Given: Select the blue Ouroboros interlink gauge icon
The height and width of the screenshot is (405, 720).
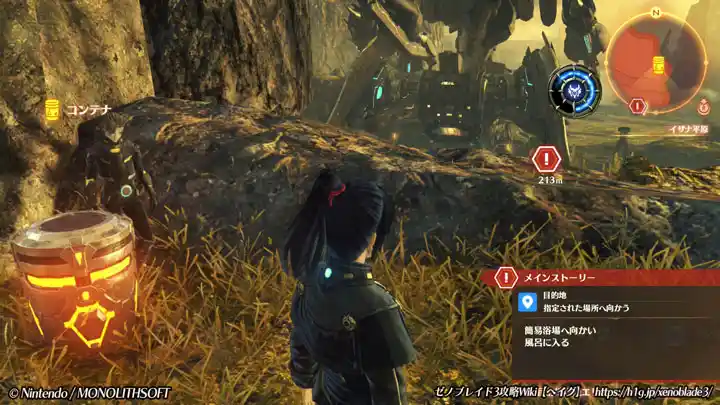Looking at the screenshot, I should click(574, 90).
